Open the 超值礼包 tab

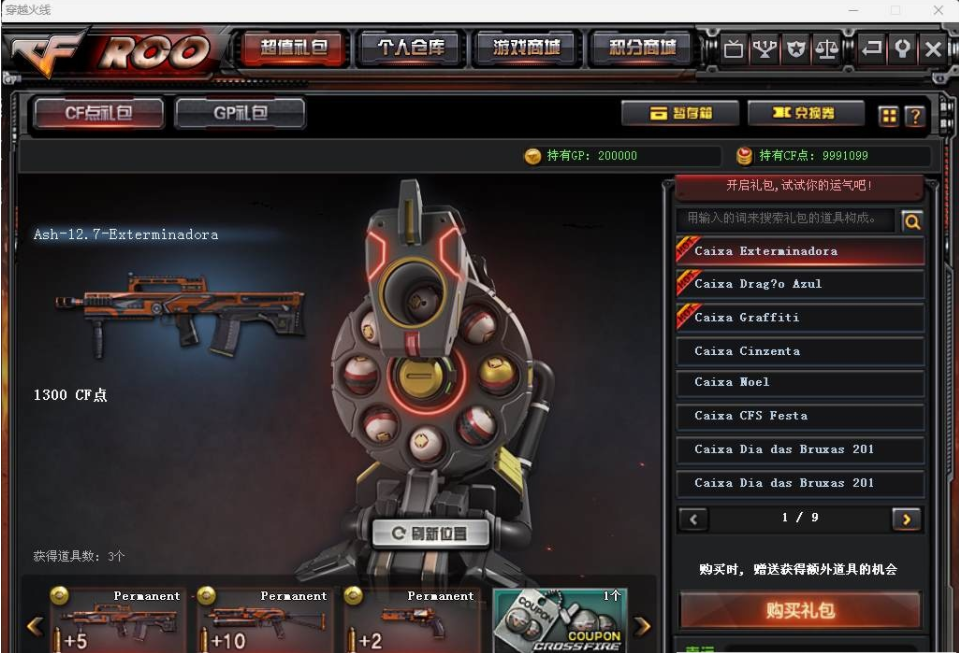coord(294,48)
